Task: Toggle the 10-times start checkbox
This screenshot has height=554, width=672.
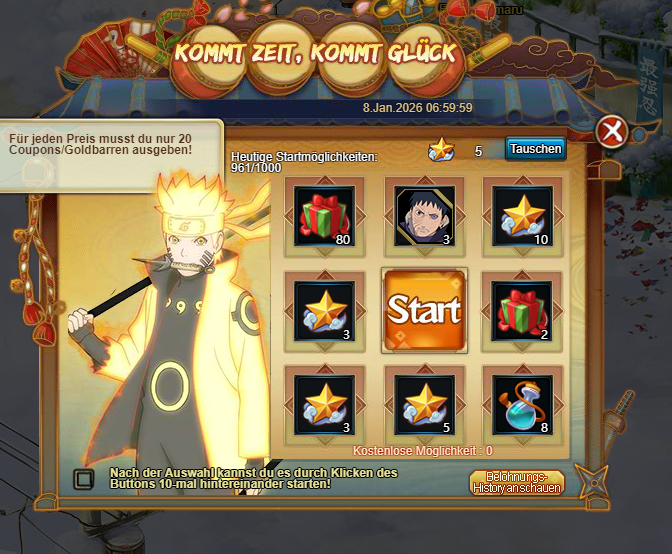Action: 85,477
